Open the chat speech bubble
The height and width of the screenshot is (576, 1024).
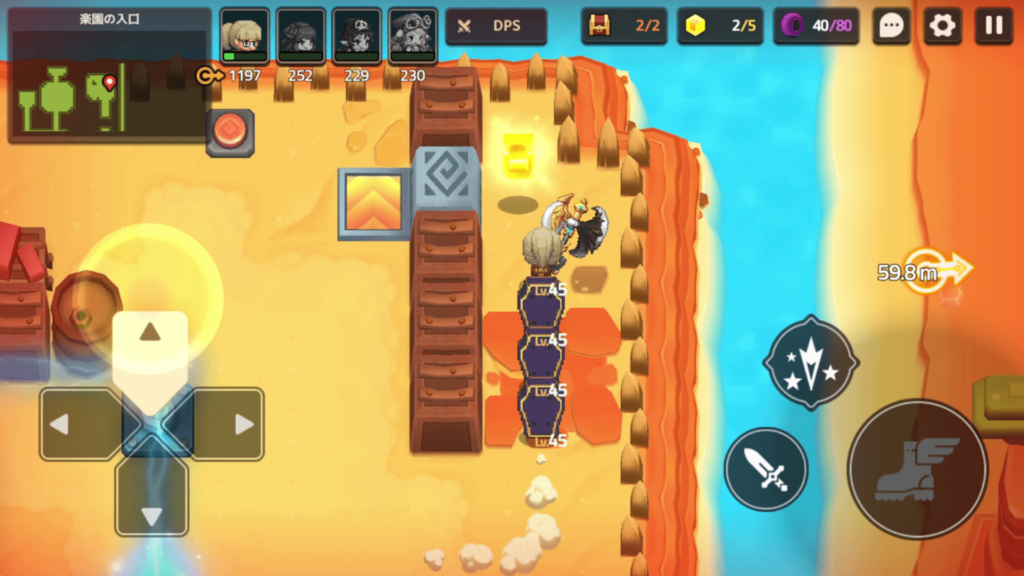pos(890,26)
